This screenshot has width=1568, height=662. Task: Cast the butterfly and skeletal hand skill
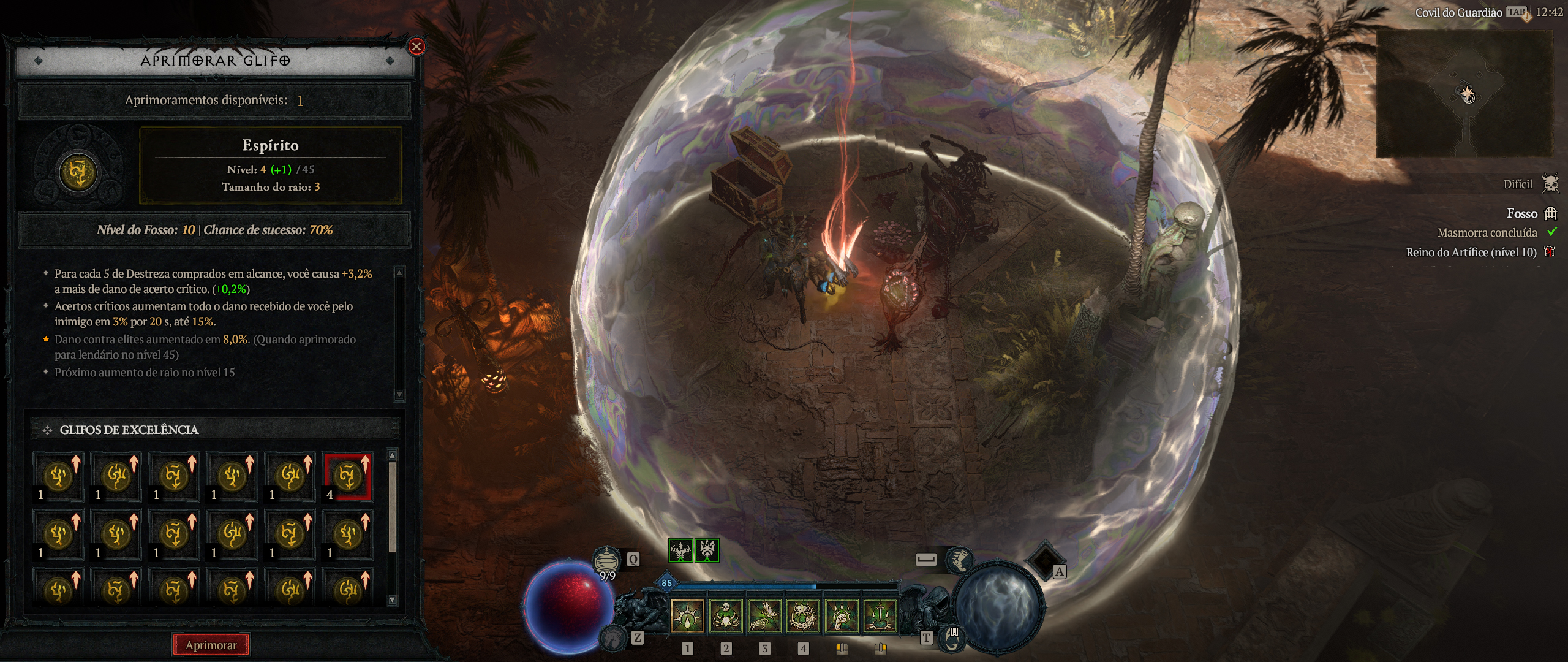pyautogui.click(x=764, y=615)
